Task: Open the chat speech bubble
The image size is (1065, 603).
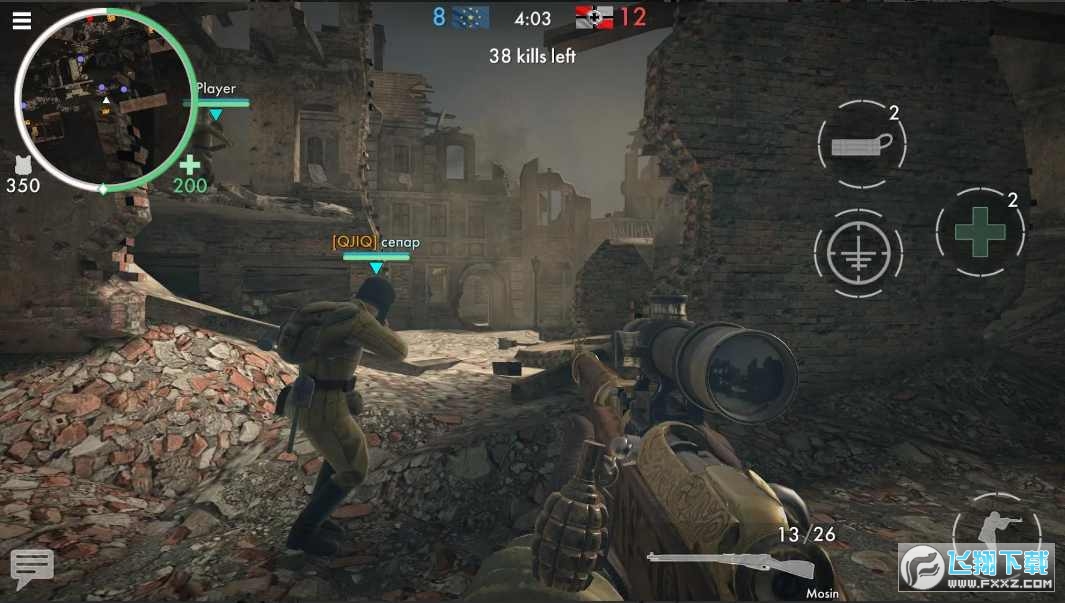Action: pos(32,567)
